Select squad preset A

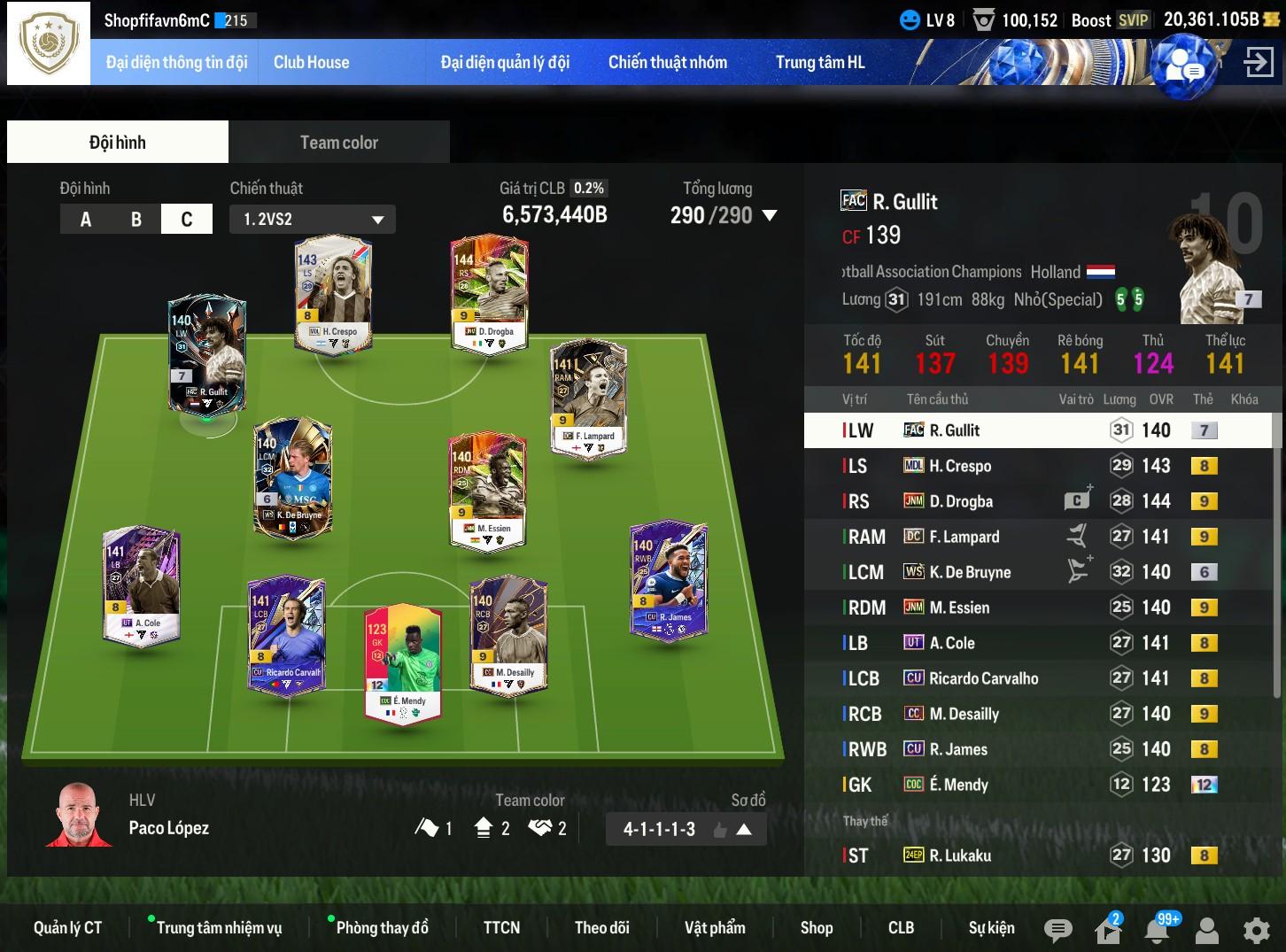tap(86, 220)
